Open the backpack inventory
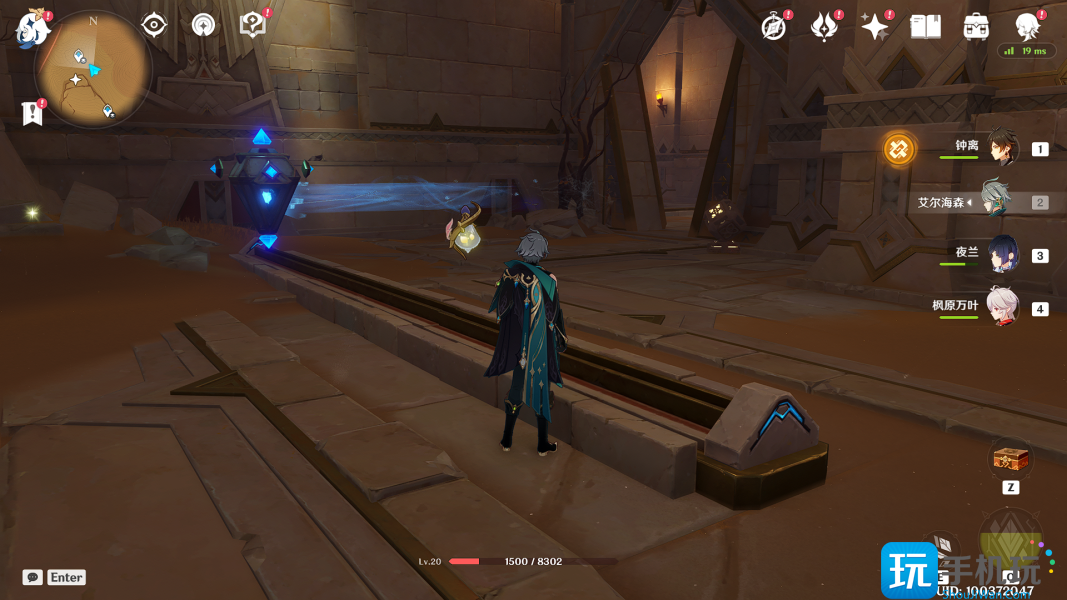 [976, 27]
